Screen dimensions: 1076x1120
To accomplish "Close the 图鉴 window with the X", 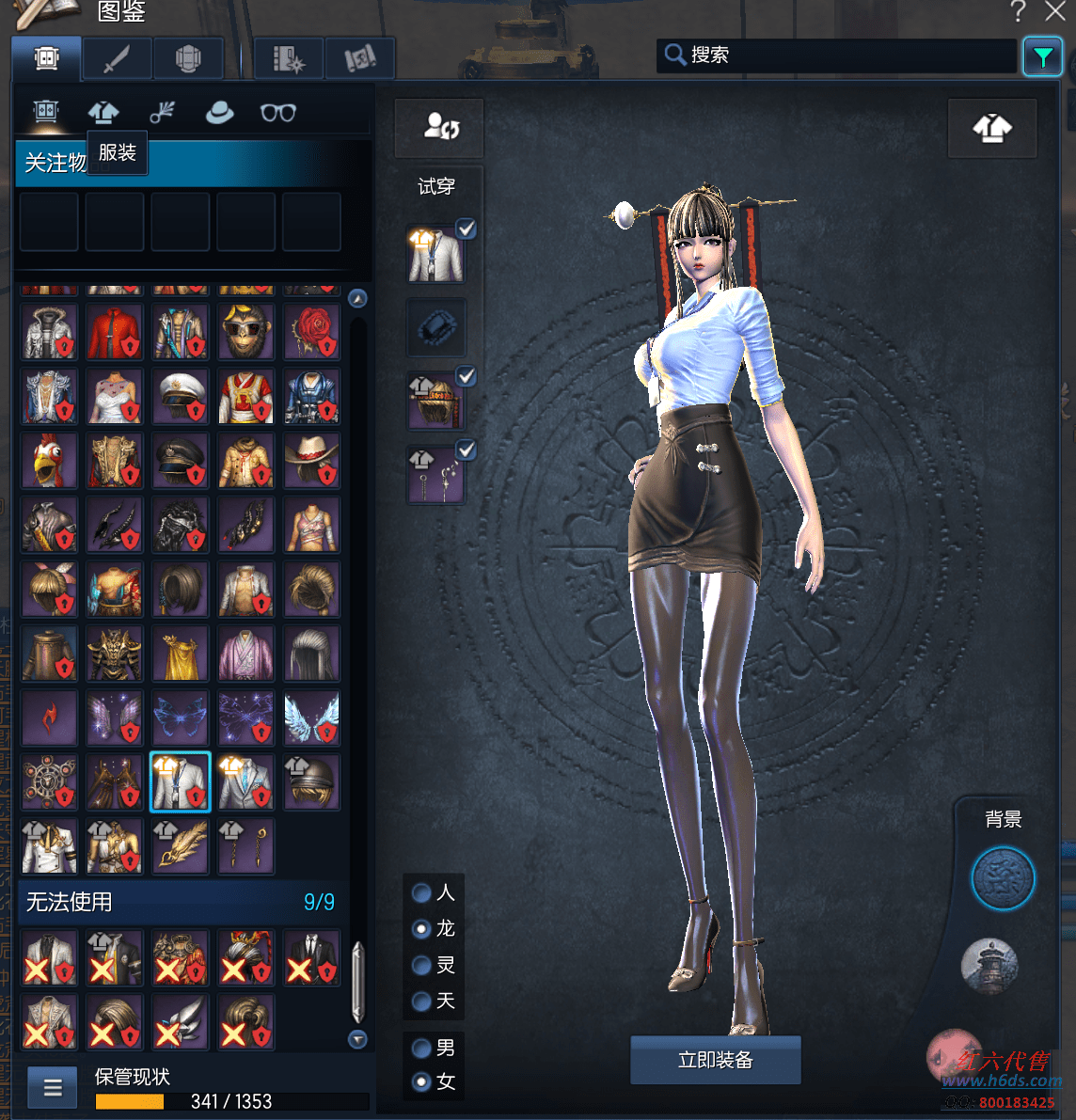I will 1055,11.
